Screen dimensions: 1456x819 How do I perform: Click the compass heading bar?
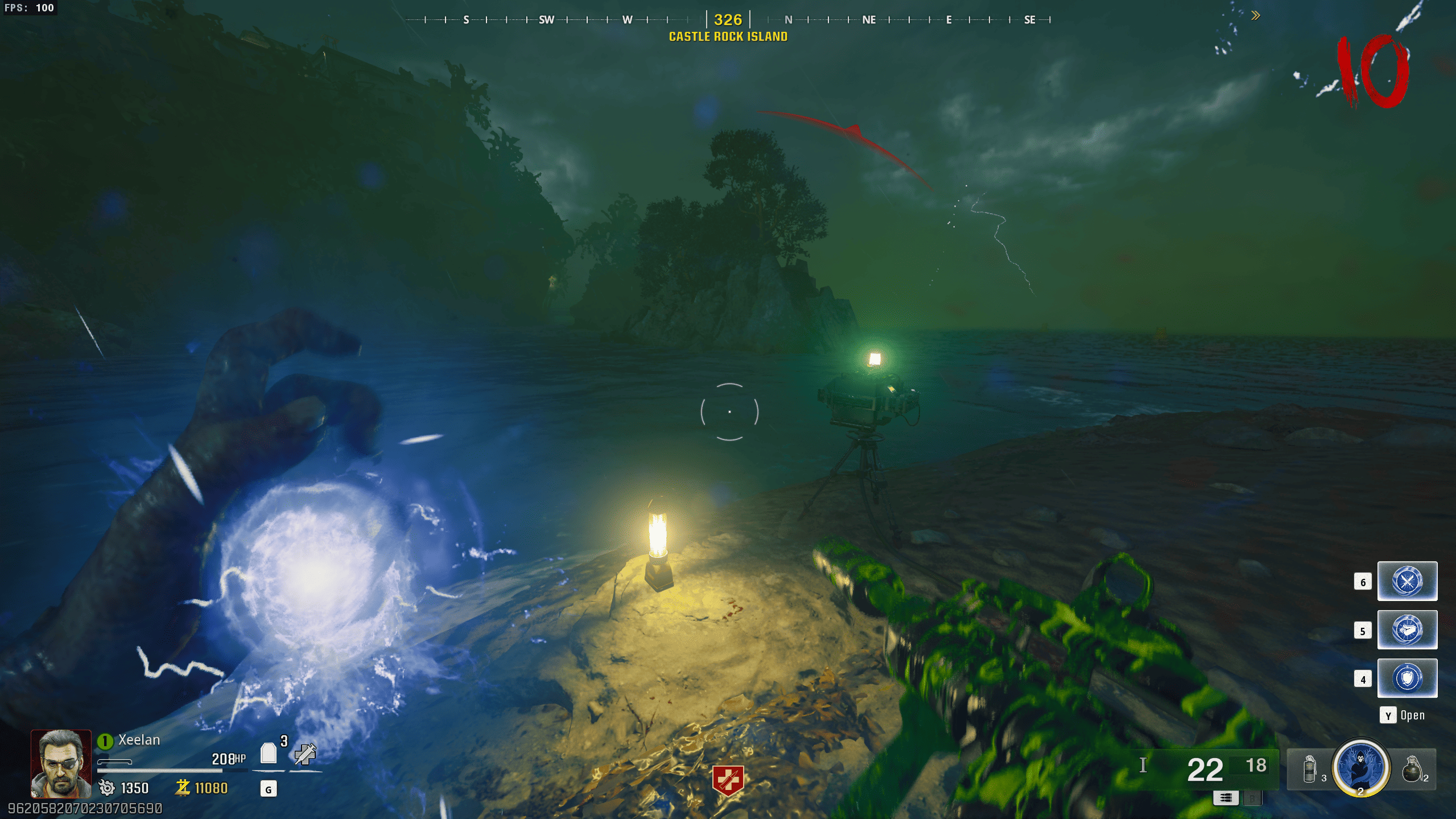pos(728,20)
